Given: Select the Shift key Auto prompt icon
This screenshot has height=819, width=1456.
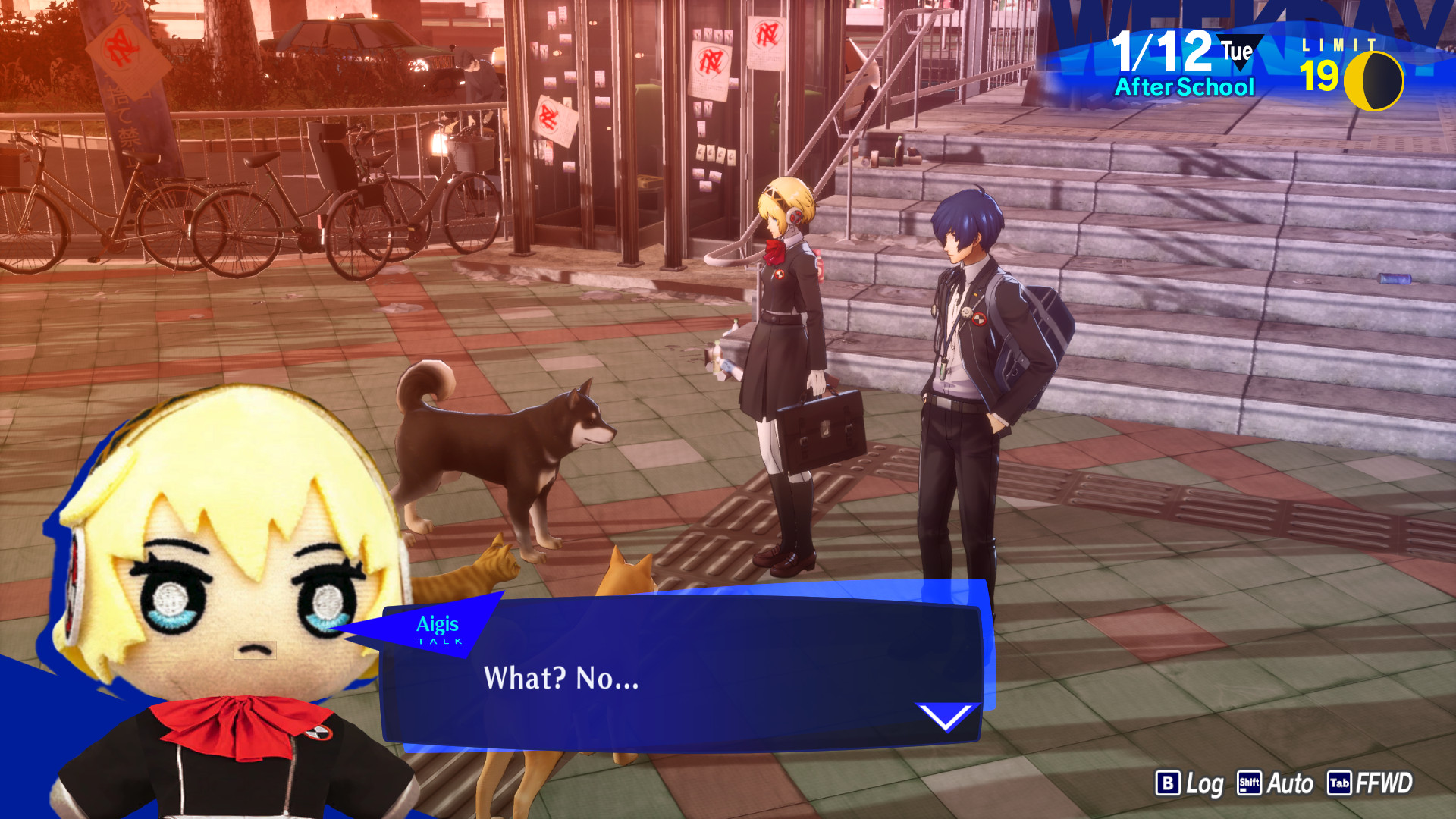Looking at the screenshot, I should click(1251, 783).
